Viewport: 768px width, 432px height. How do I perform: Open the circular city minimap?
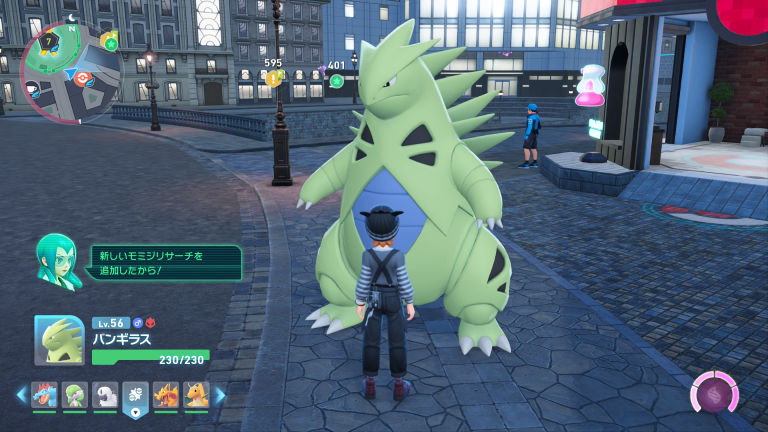[x=70, y=72]
